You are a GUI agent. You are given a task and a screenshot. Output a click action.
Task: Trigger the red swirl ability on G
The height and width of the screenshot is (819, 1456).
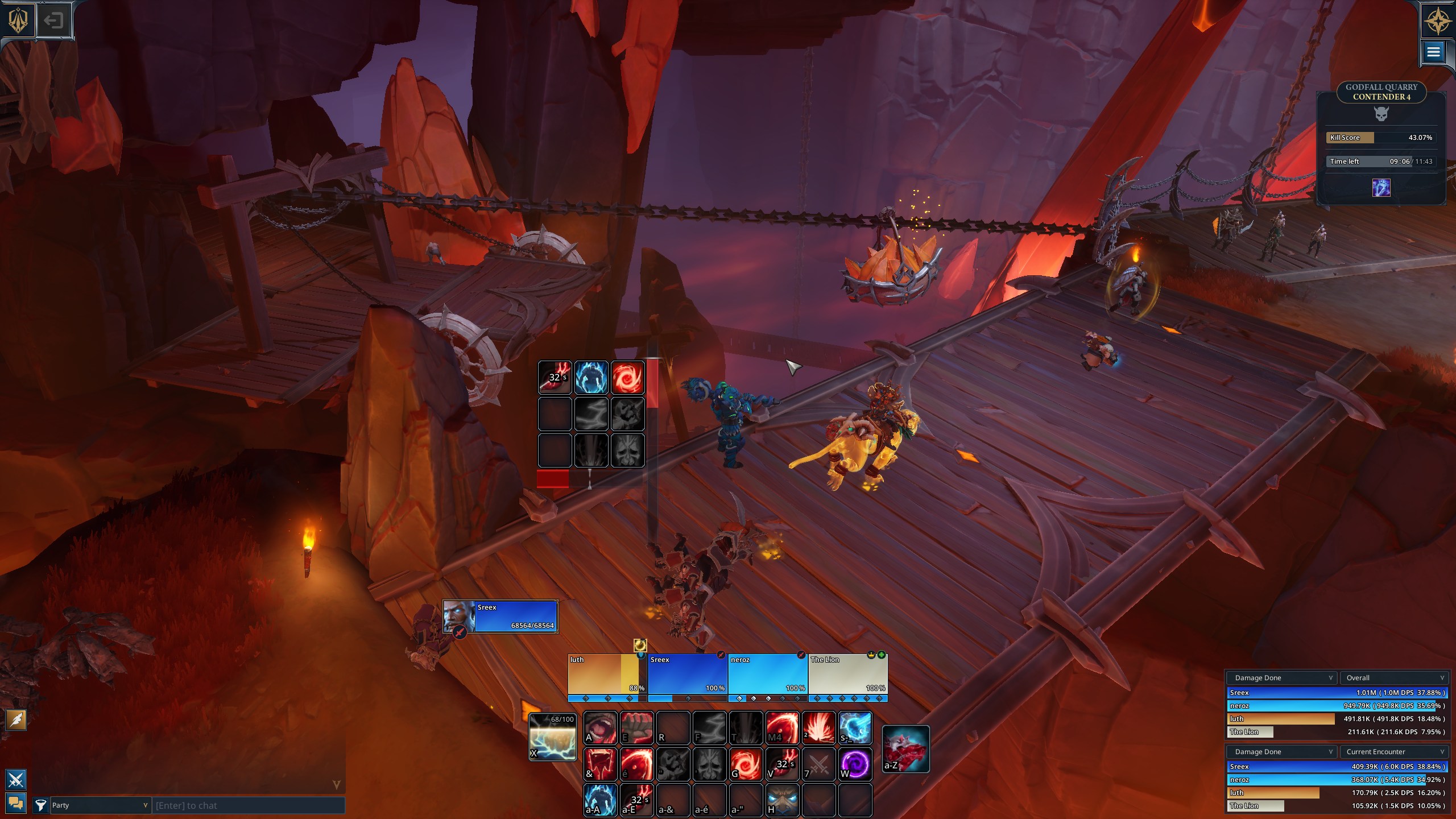746,763
